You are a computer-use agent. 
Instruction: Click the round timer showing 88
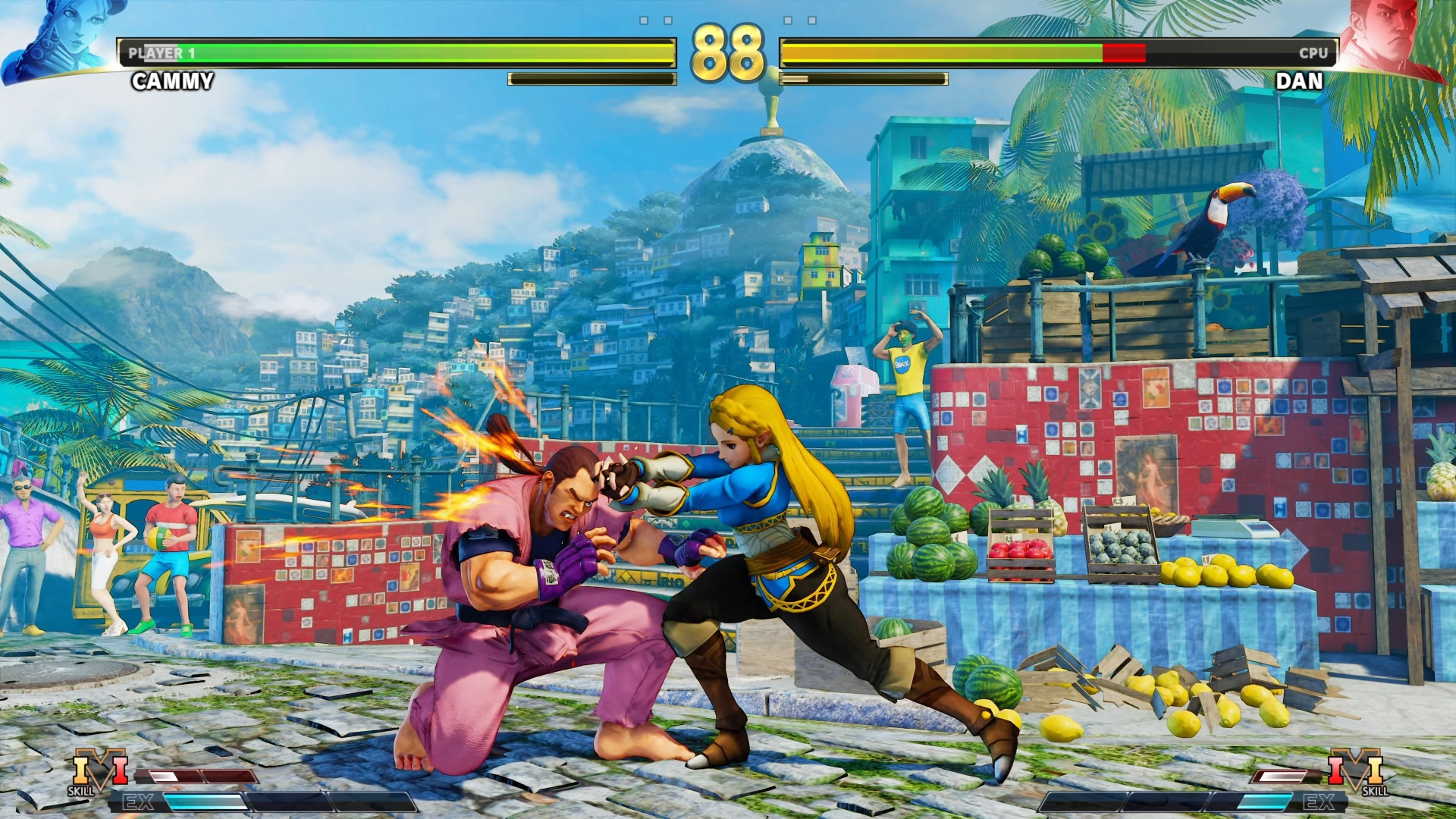point(730,52)
